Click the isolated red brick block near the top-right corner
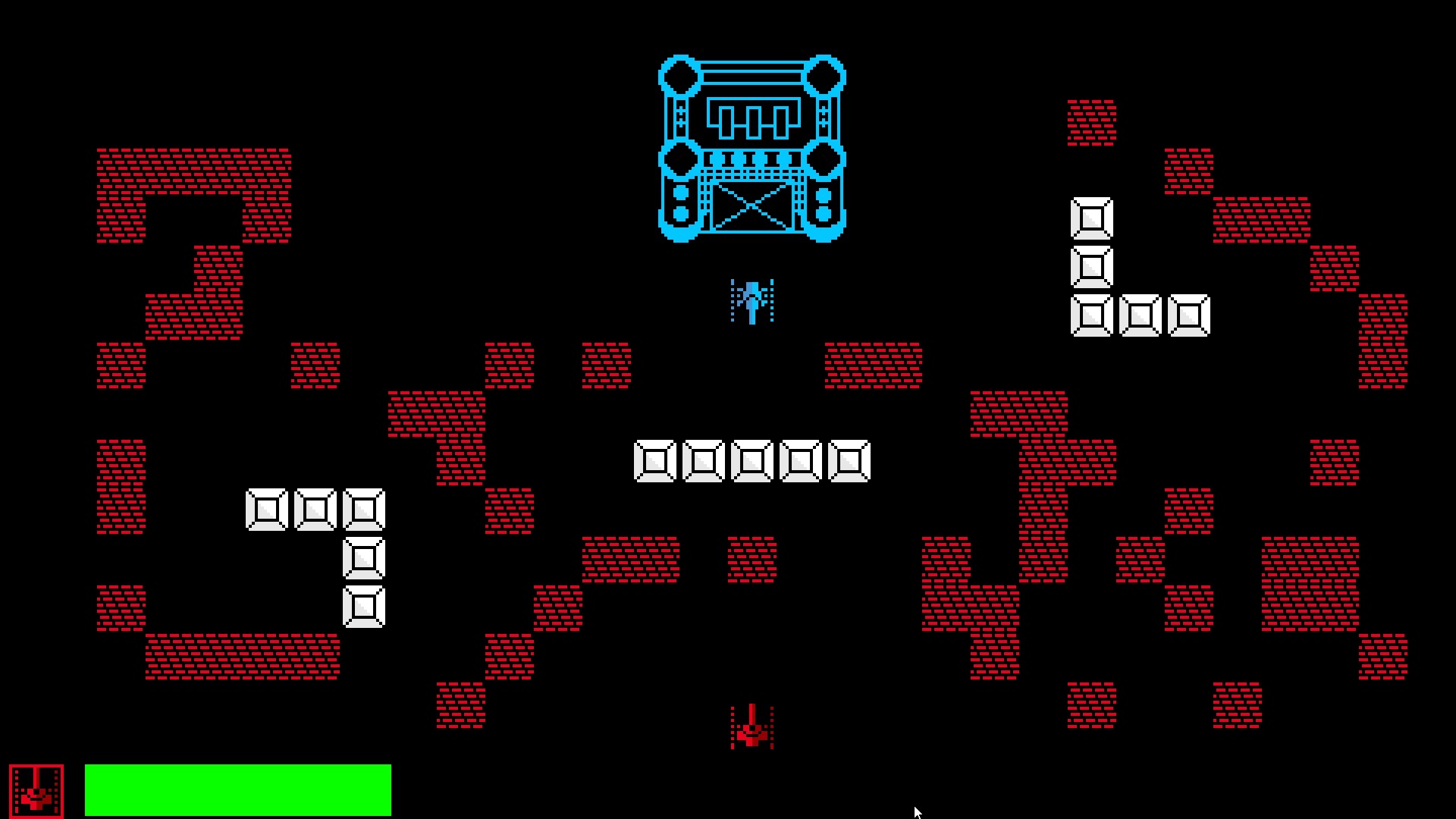The image size is (1456, 819). 1090,121
